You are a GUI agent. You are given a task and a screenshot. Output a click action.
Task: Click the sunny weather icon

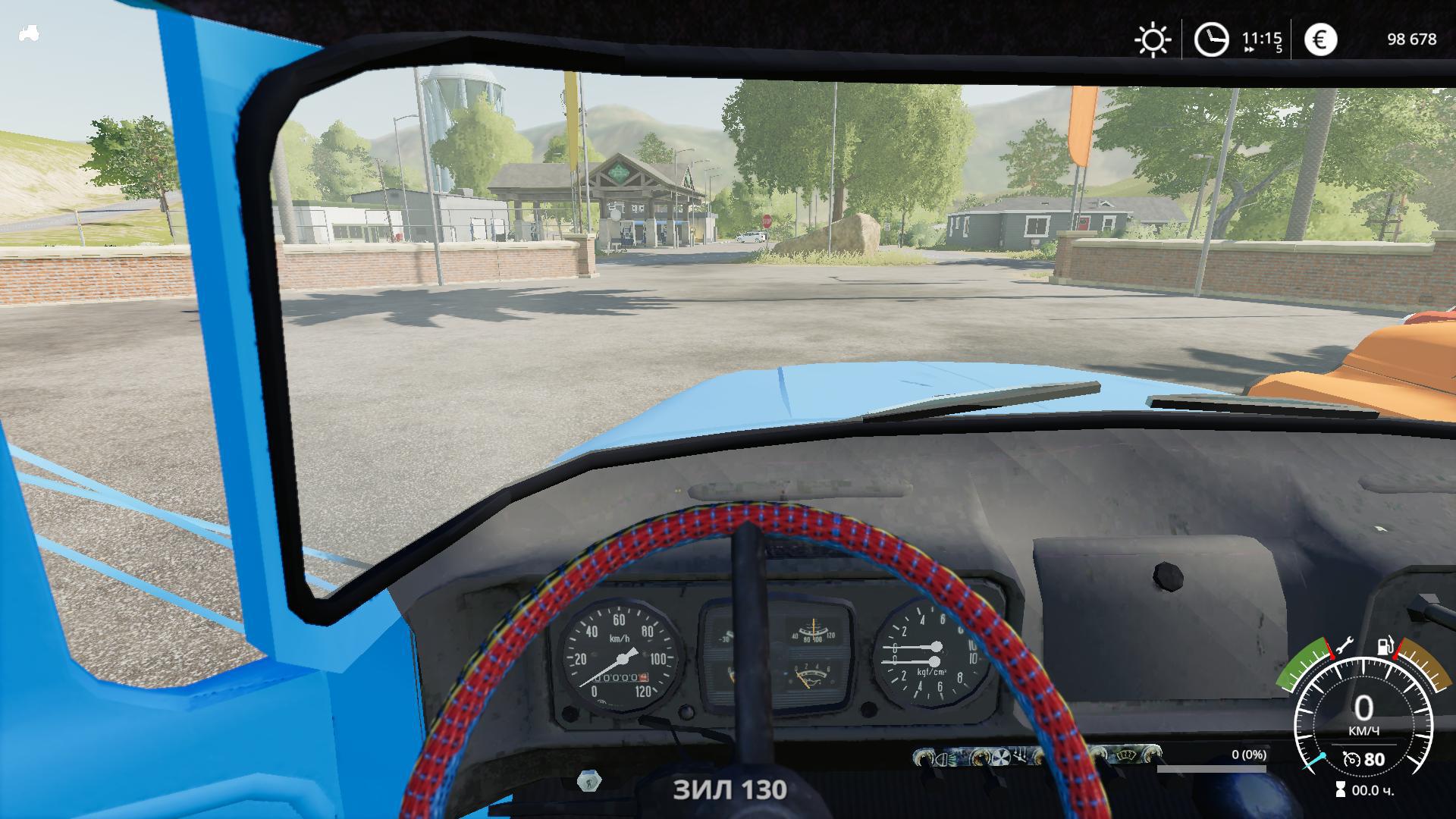(1152, 39)
